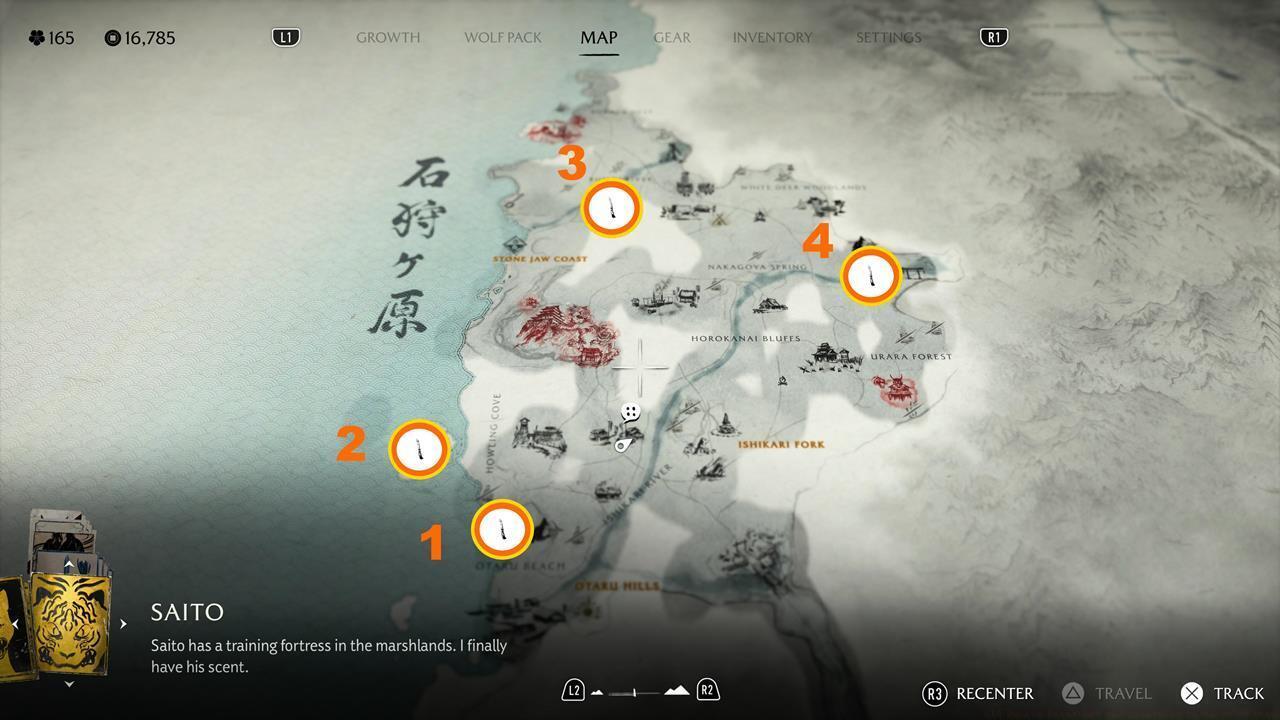Expand the Saito card details with the up arrow
Image resolution: width=1280 pixels, height=720 pixels.
click(68, 563)
